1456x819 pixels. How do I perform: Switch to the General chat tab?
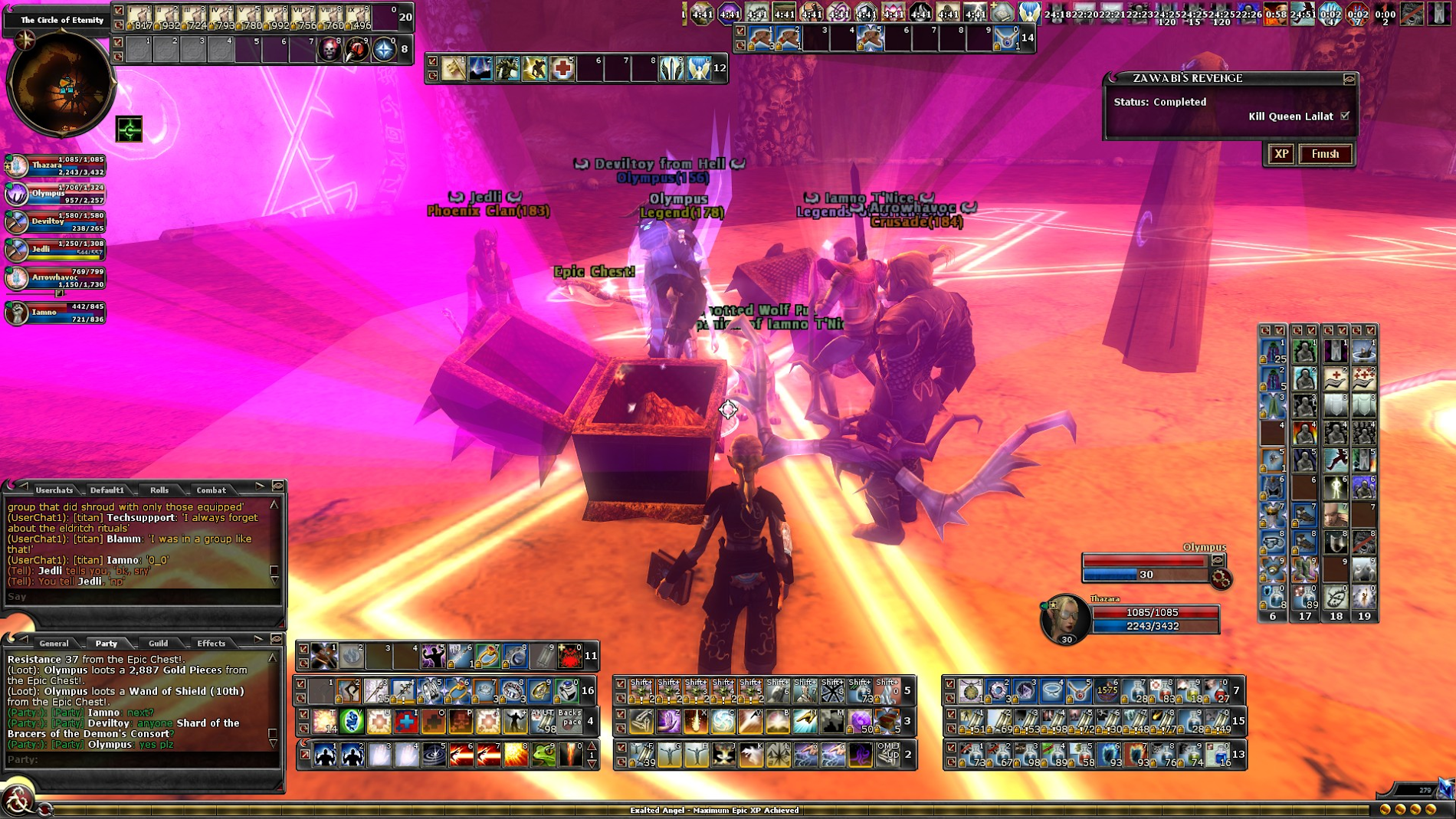click(54, 643)
